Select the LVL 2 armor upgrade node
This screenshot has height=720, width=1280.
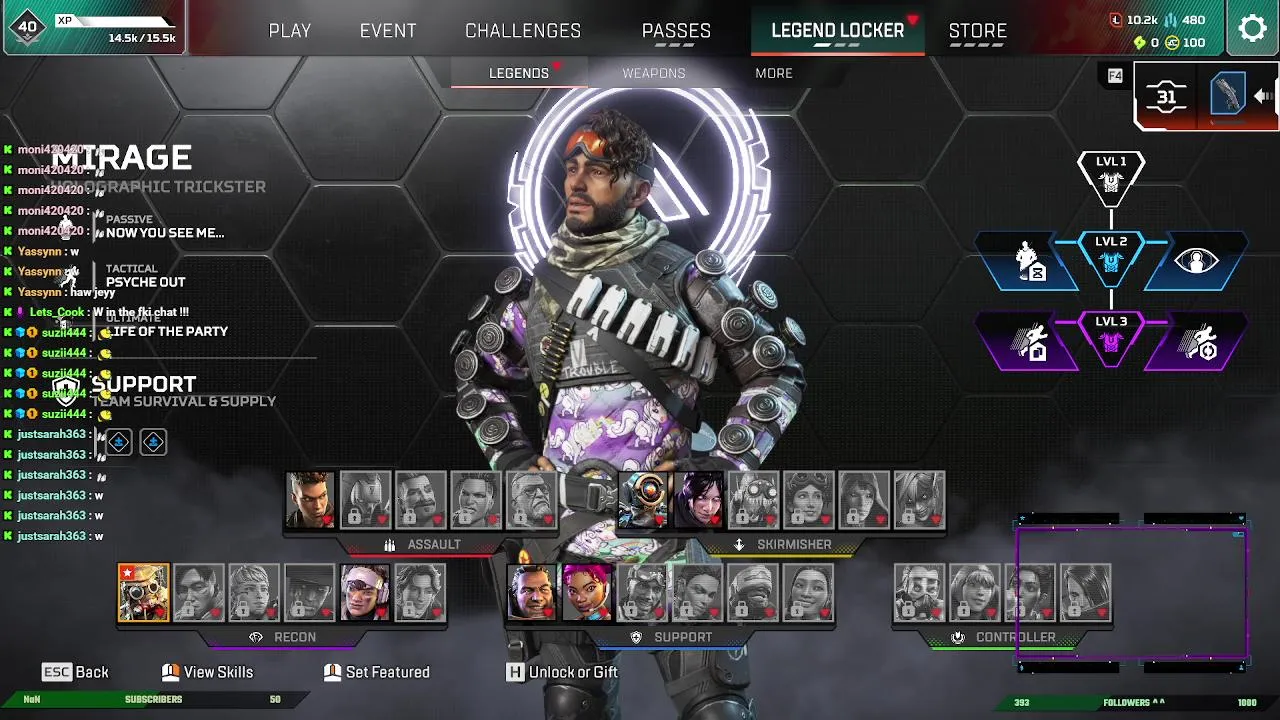1111,256
